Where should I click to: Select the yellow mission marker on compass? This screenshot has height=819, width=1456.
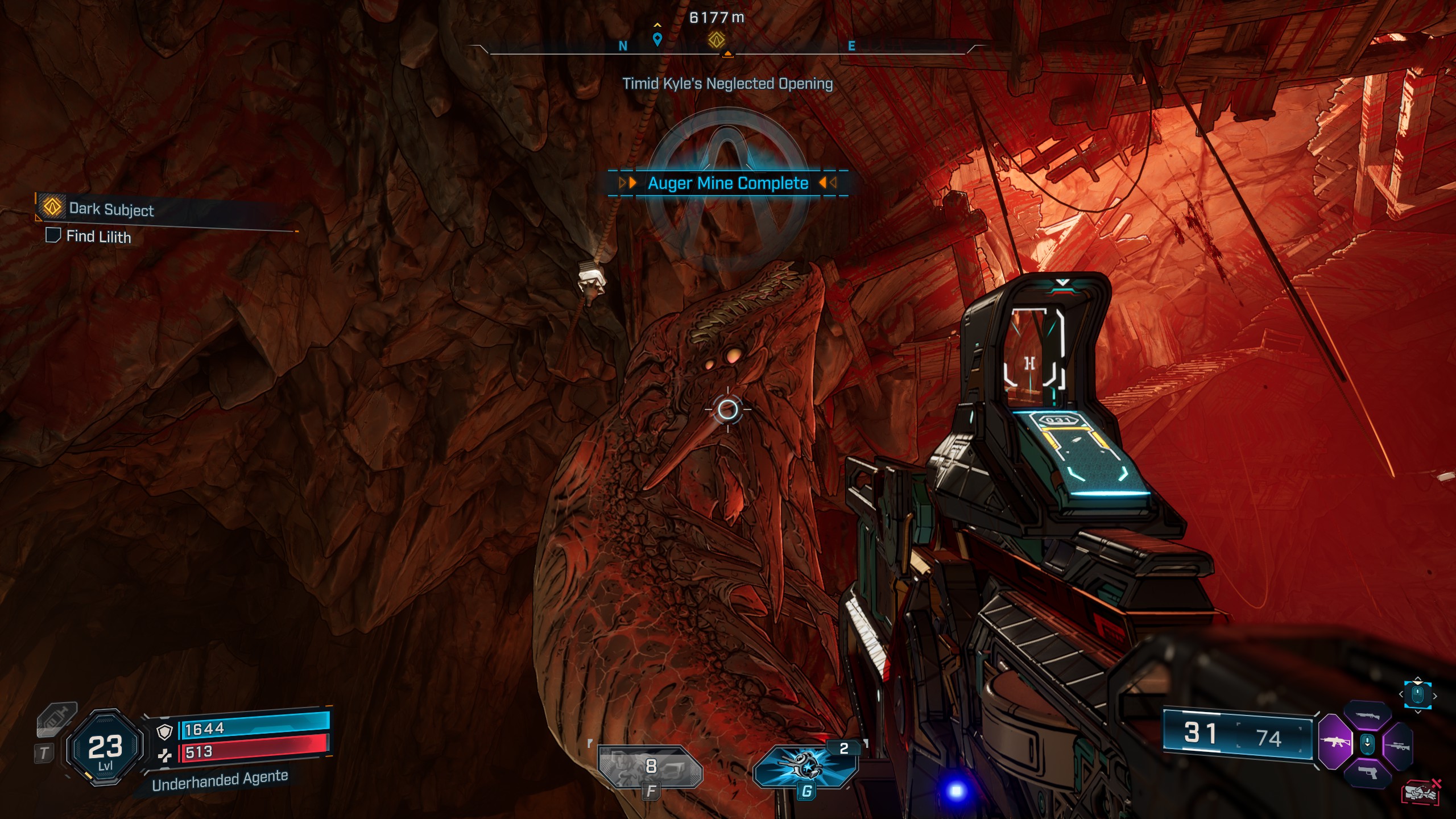tap(716, 40)
